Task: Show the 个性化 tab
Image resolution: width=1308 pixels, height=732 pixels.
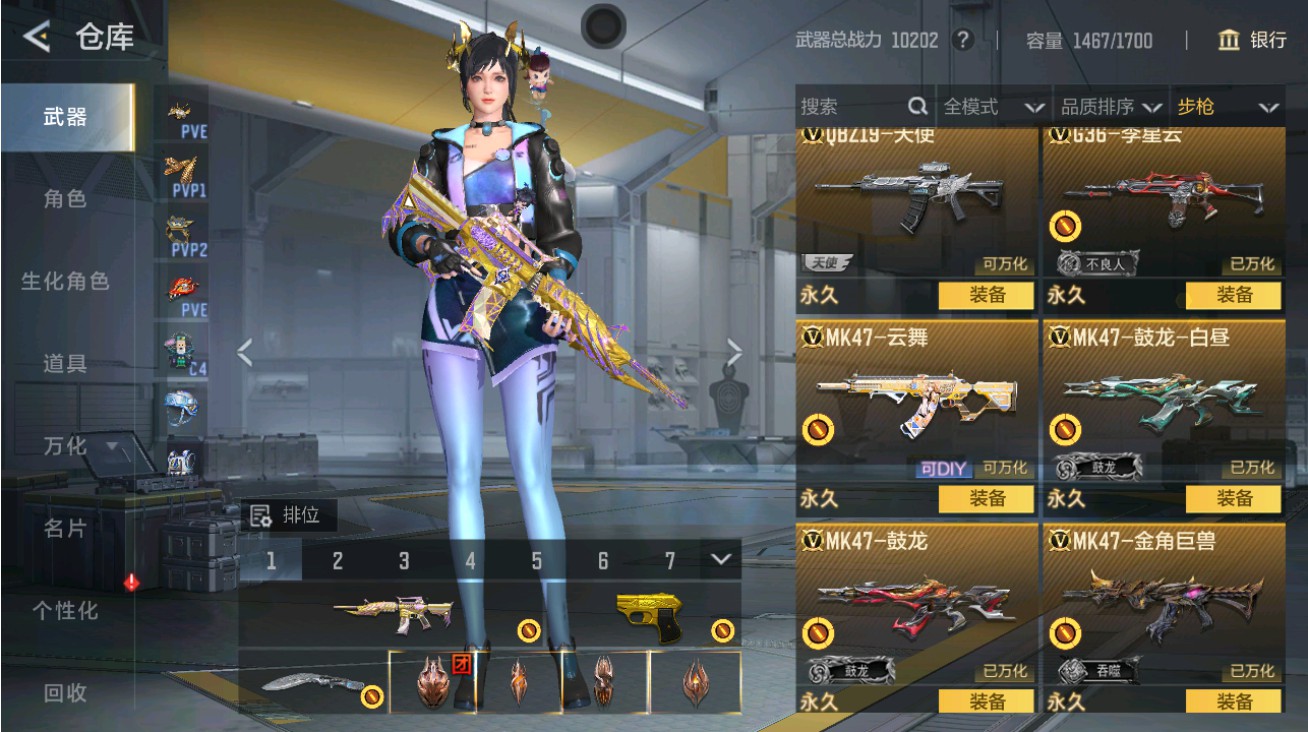Action: click(x=65, y=610)
